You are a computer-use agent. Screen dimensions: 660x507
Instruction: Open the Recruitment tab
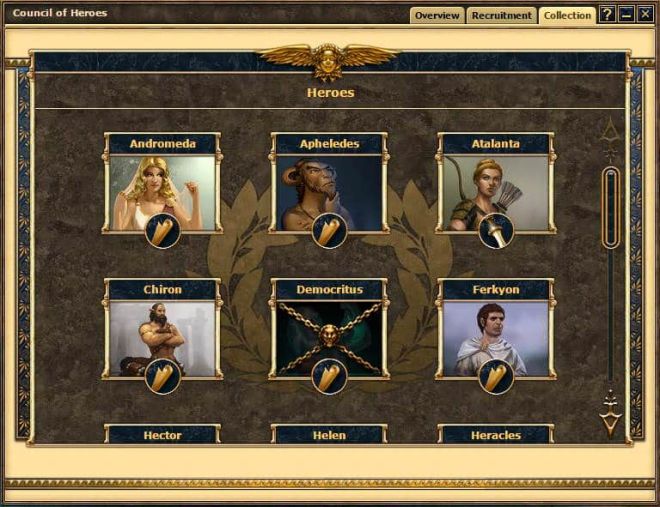pos(501,15)
